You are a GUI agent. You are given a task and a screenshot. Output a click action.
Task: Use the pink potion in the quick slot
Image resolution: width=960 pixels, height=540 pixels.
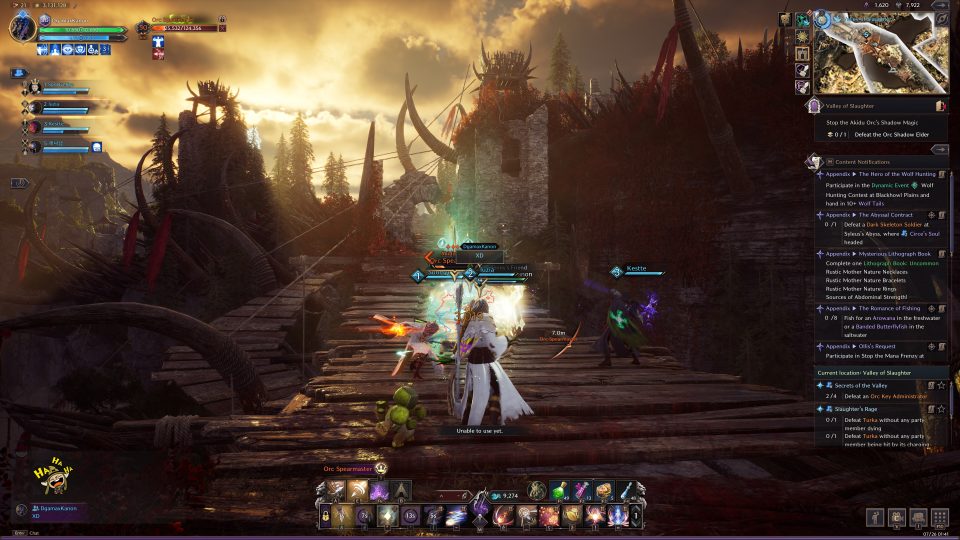(582, 490)
